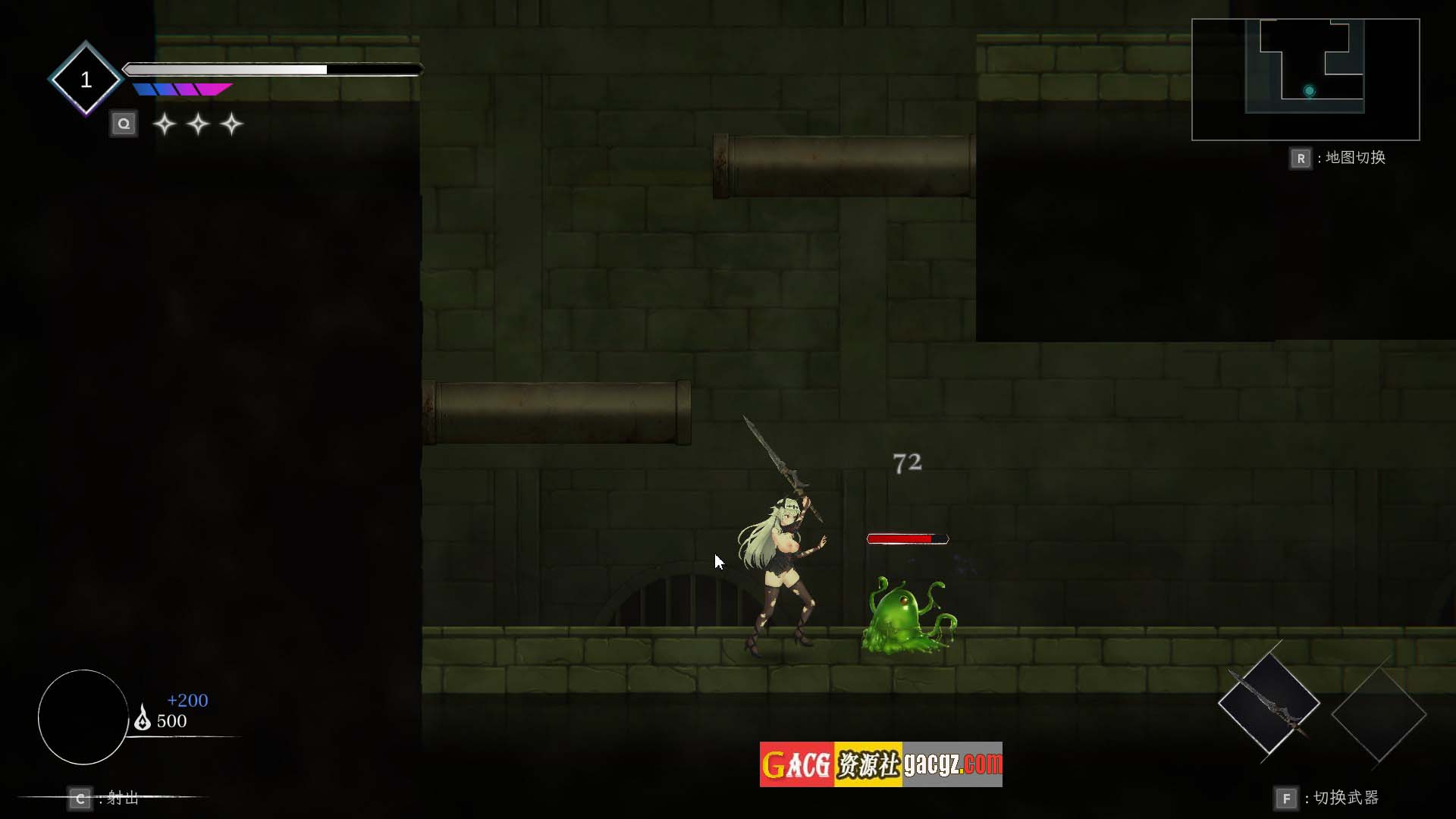
Task: Open the GACG gacgz.com watermark banner
Action: tap(880, 764)
